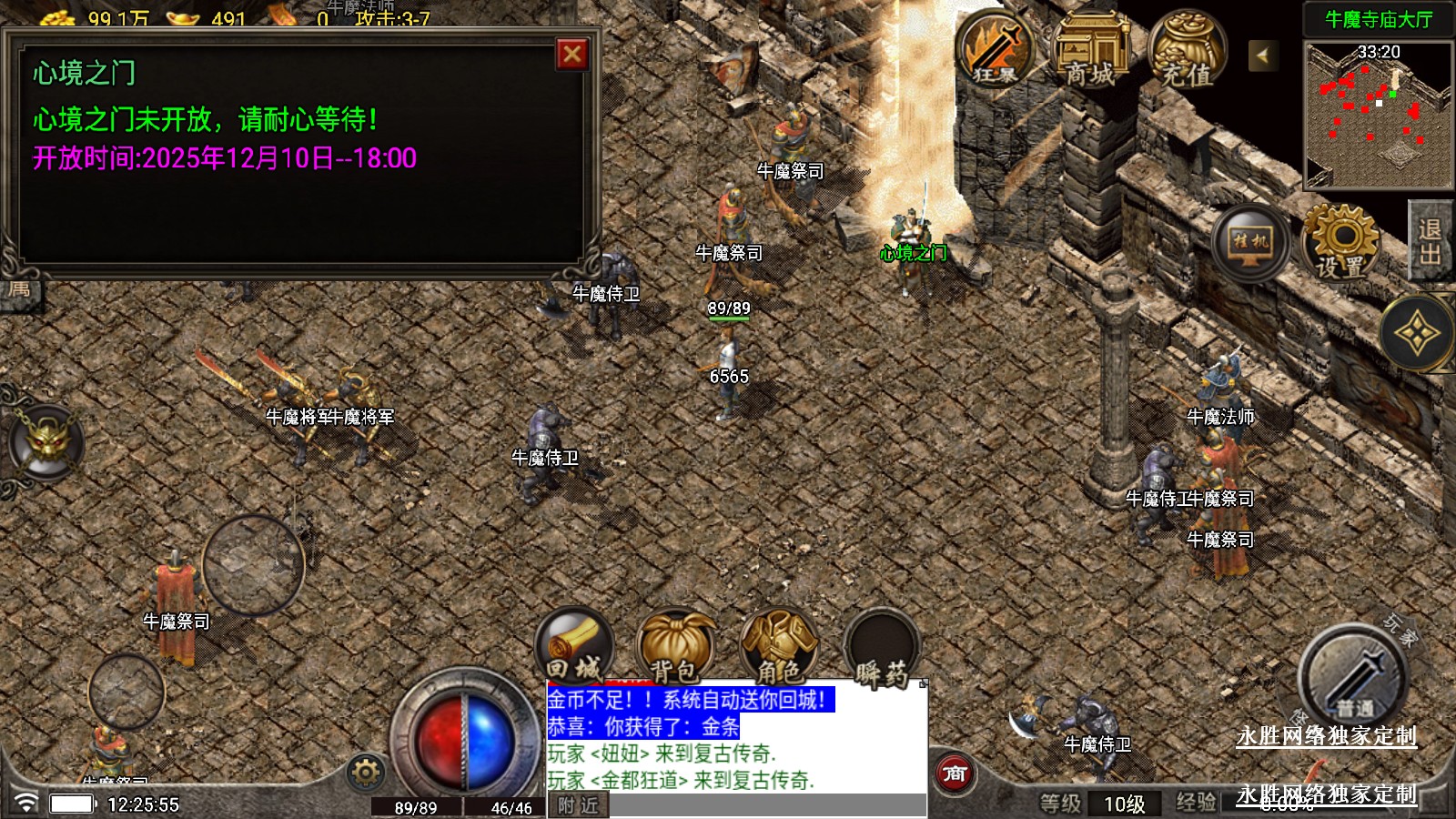Open the temple hall minimap
This screenshot has height=819, width=1456.
click(1378, 114)
